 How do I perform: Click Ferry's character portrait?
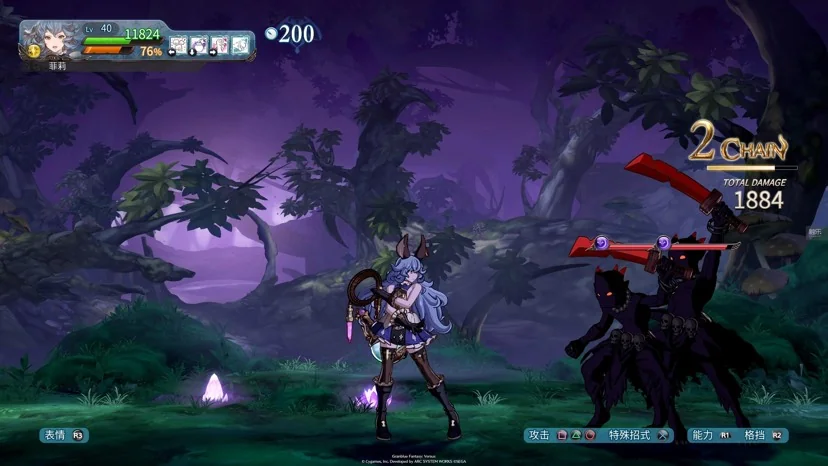click(x=50, y=40)
